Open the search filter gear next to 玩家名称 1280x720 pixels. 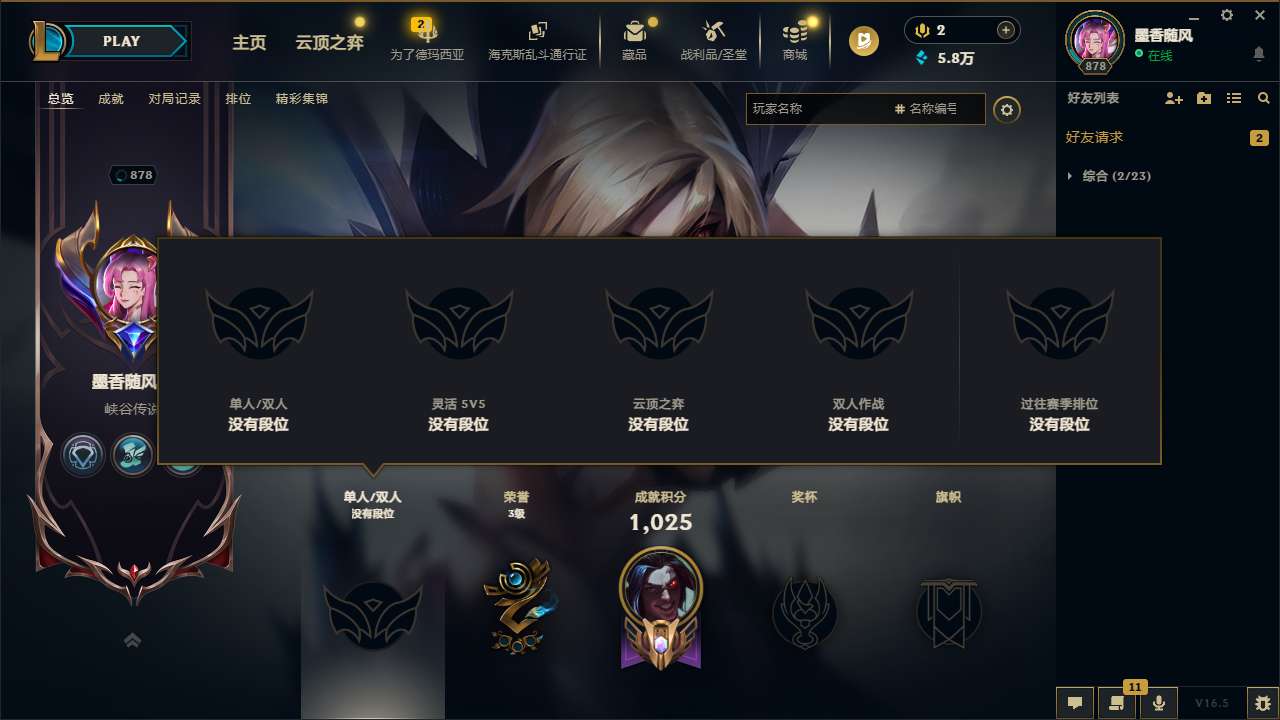coord(1007,109)
